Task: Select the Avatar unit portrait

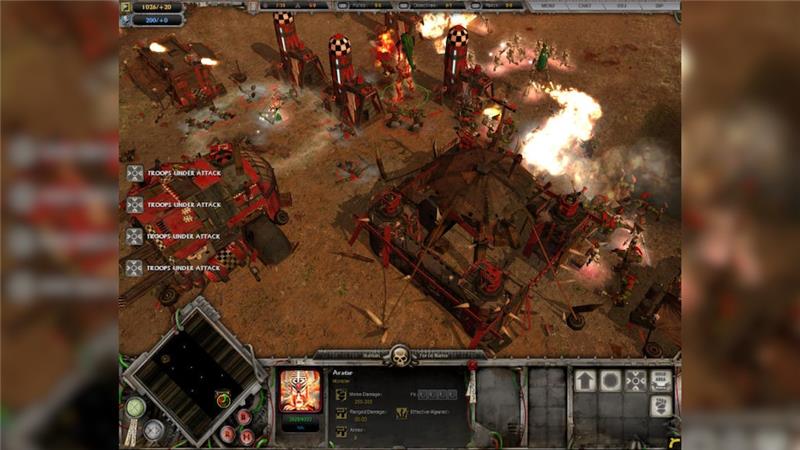Action: click(x=299, y=391)
